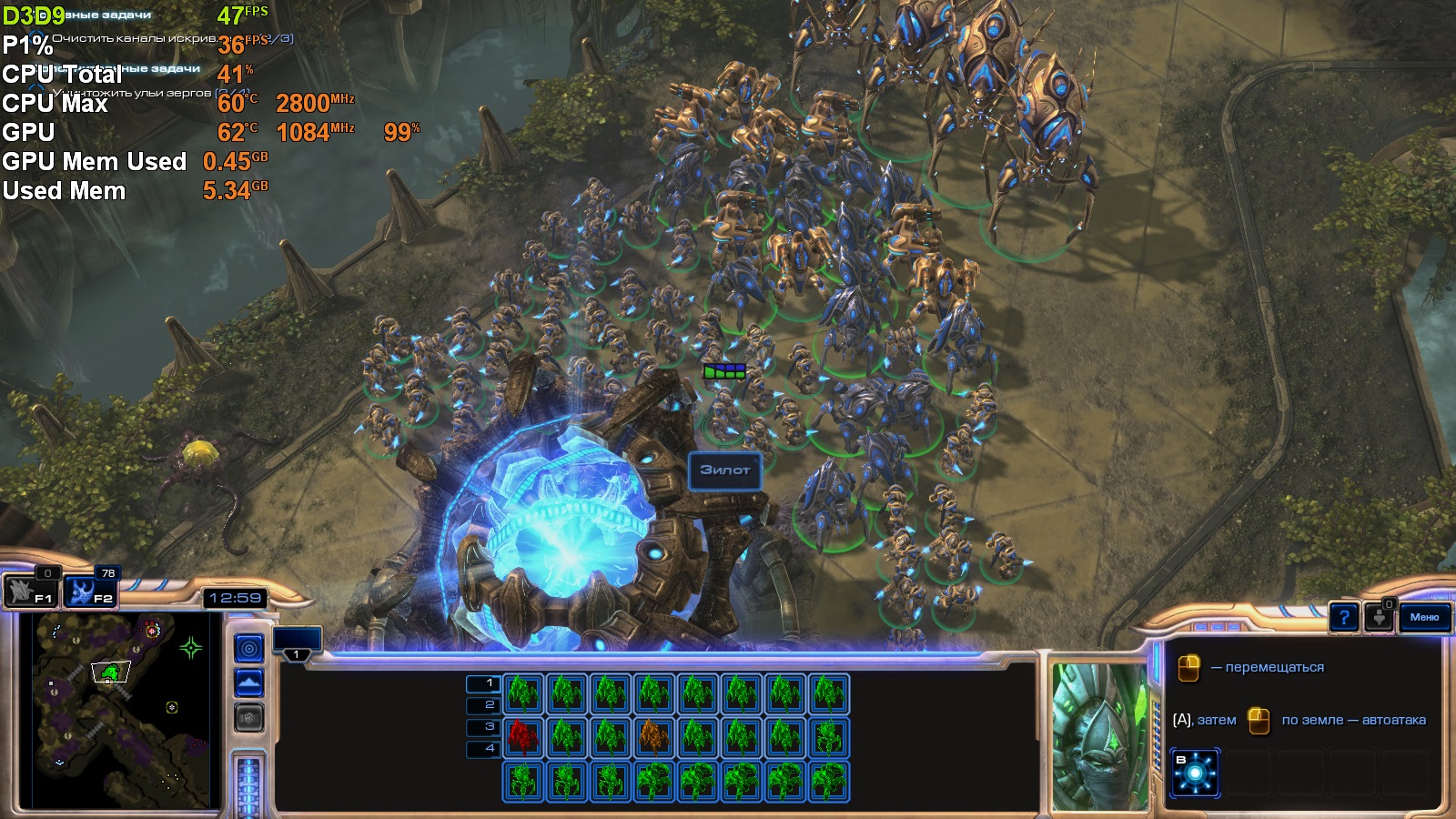Open the Меню button
Viewport: 1456px width, 819px height.
[x=1424, y=617]
